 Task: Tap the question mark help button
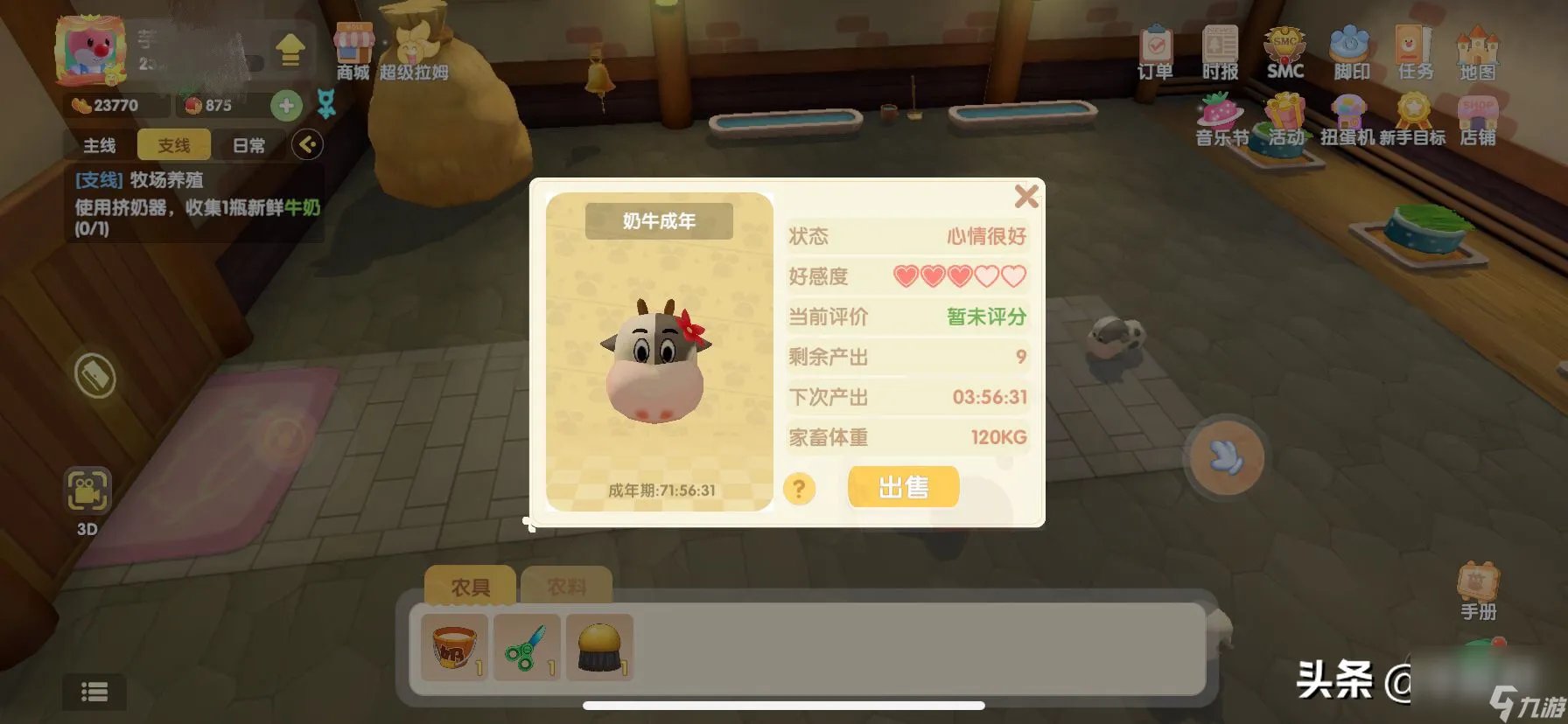pyautogui.click(x=799, y=490)
